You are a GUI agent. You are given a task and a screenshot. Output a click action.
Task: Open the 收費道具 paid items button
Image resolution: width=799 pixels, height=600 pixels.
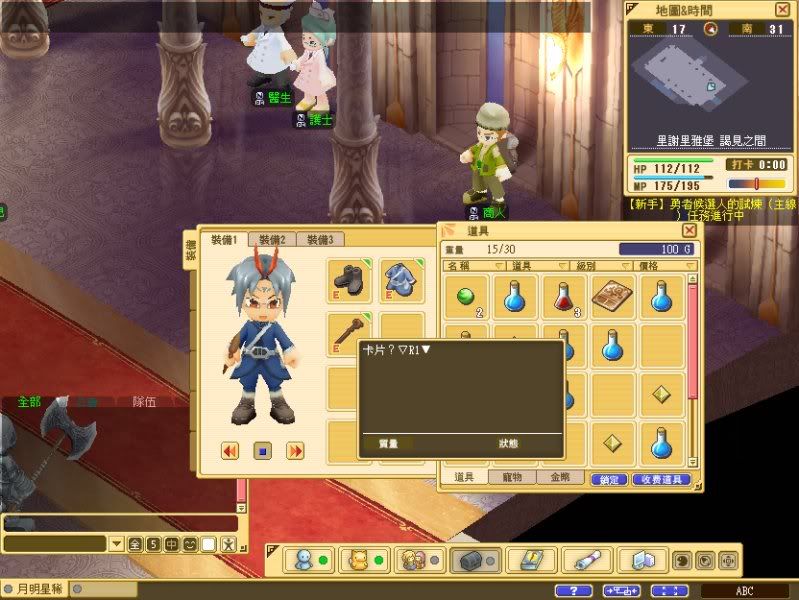(662, 480)
